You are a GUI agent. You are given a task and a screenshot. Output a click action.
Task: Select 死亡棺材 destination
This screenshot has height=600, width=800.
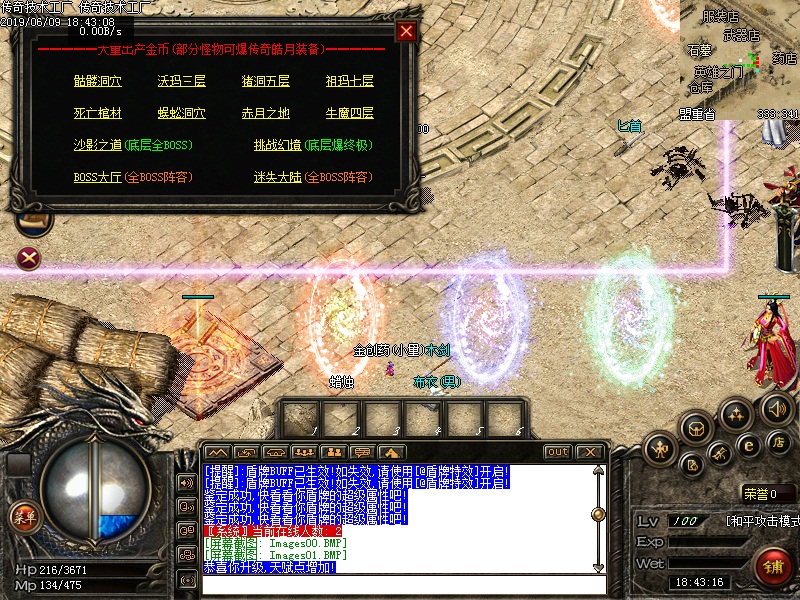(x=98, y=113)
